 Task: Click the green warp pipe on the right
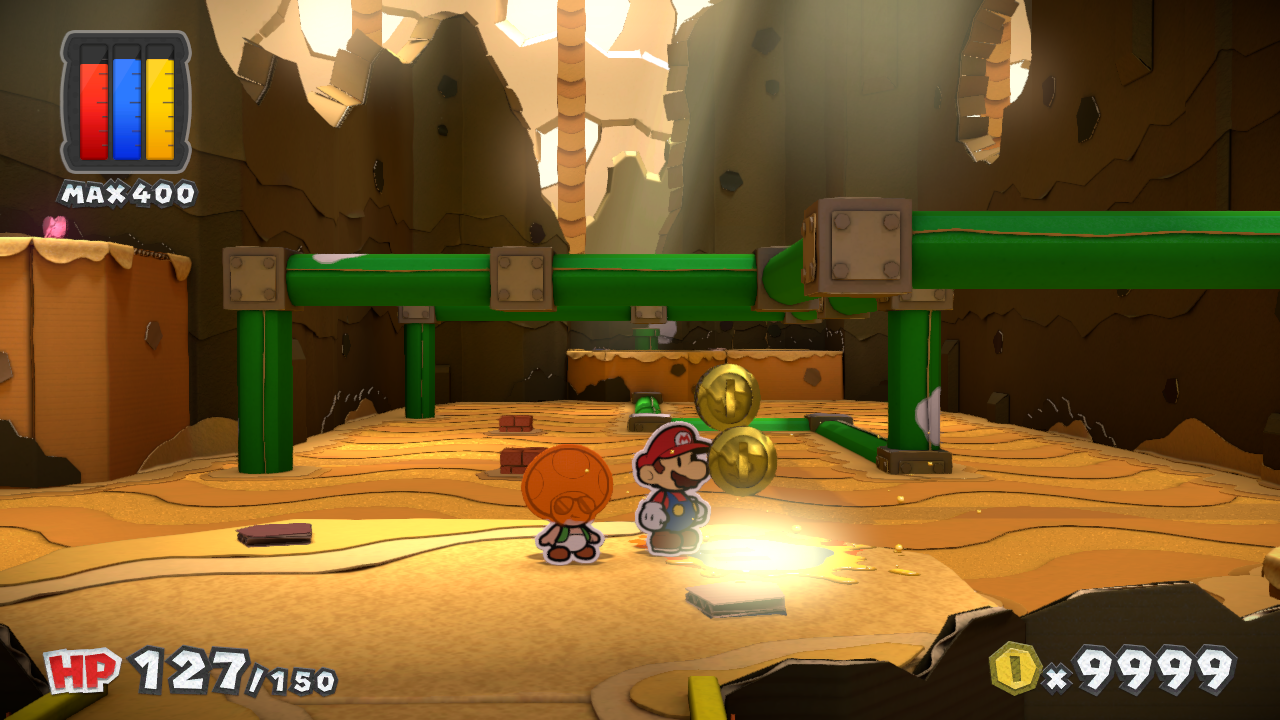pos(910,380)
